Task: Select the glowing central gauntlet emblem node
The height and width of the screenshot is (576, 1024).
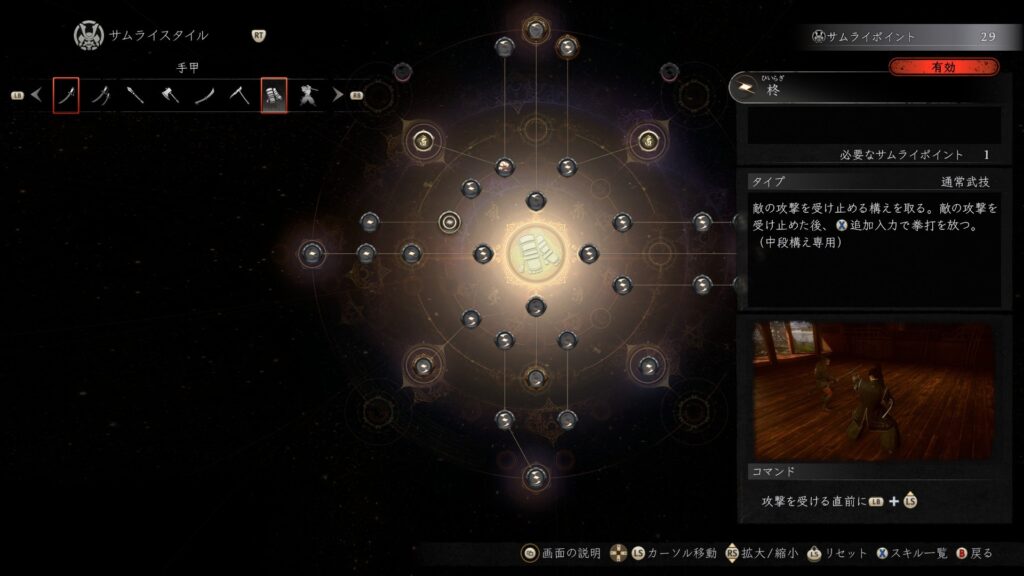Action: [535, 253]
